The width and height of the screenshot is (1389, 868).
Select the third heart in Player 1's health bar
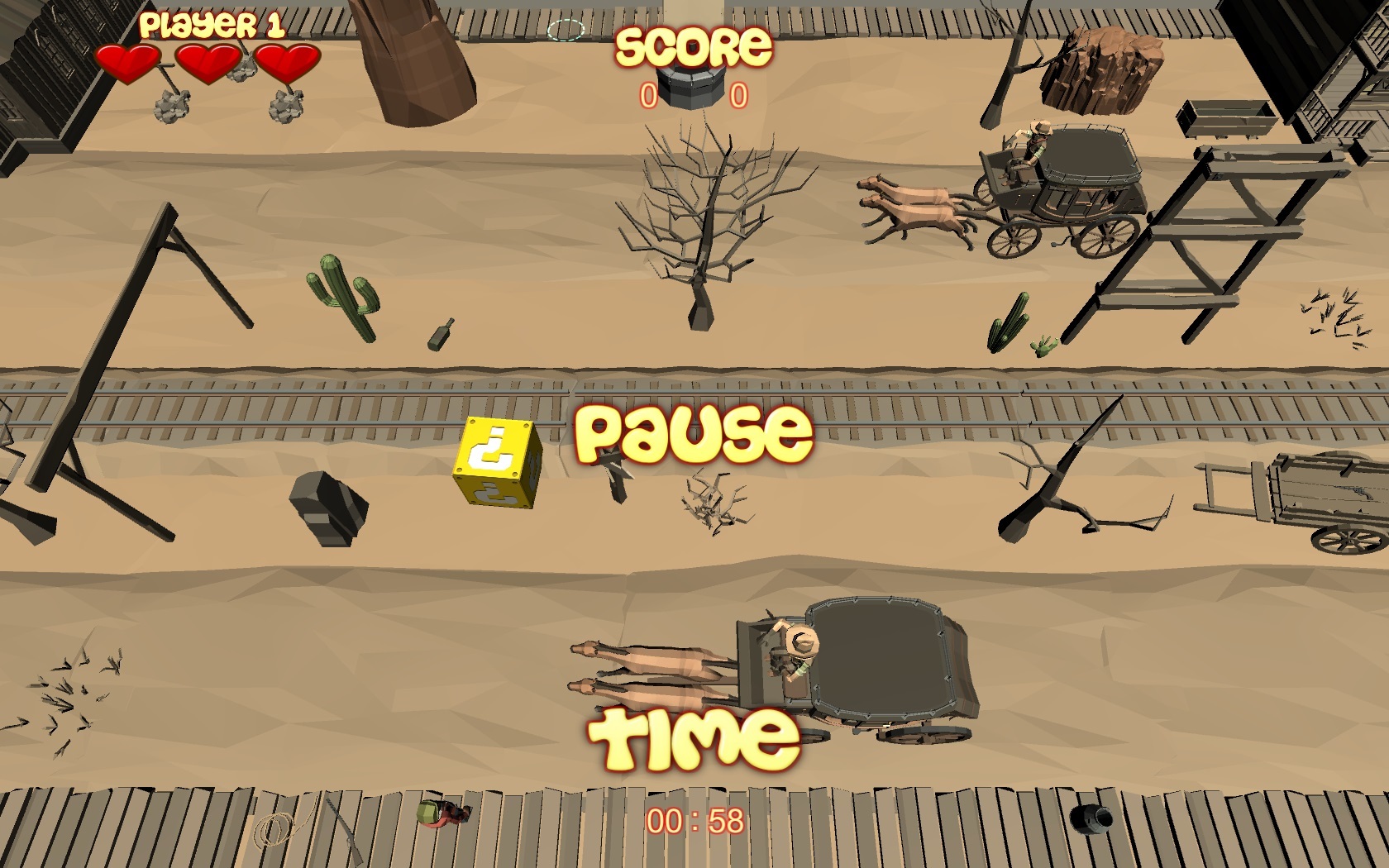pos(287,60)
